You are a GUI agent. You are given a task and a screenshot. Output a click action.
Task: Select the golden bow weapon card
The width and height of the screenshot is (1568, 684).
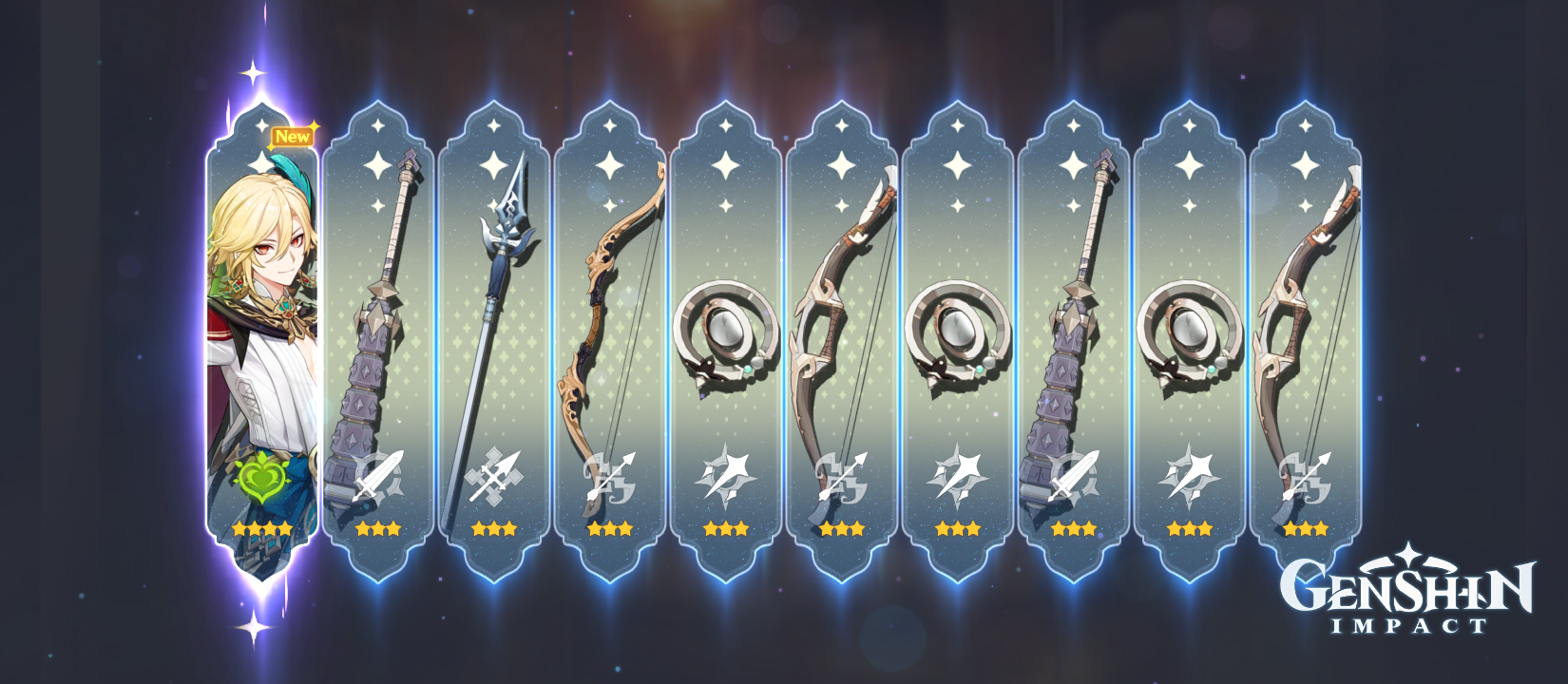point(609,313)
